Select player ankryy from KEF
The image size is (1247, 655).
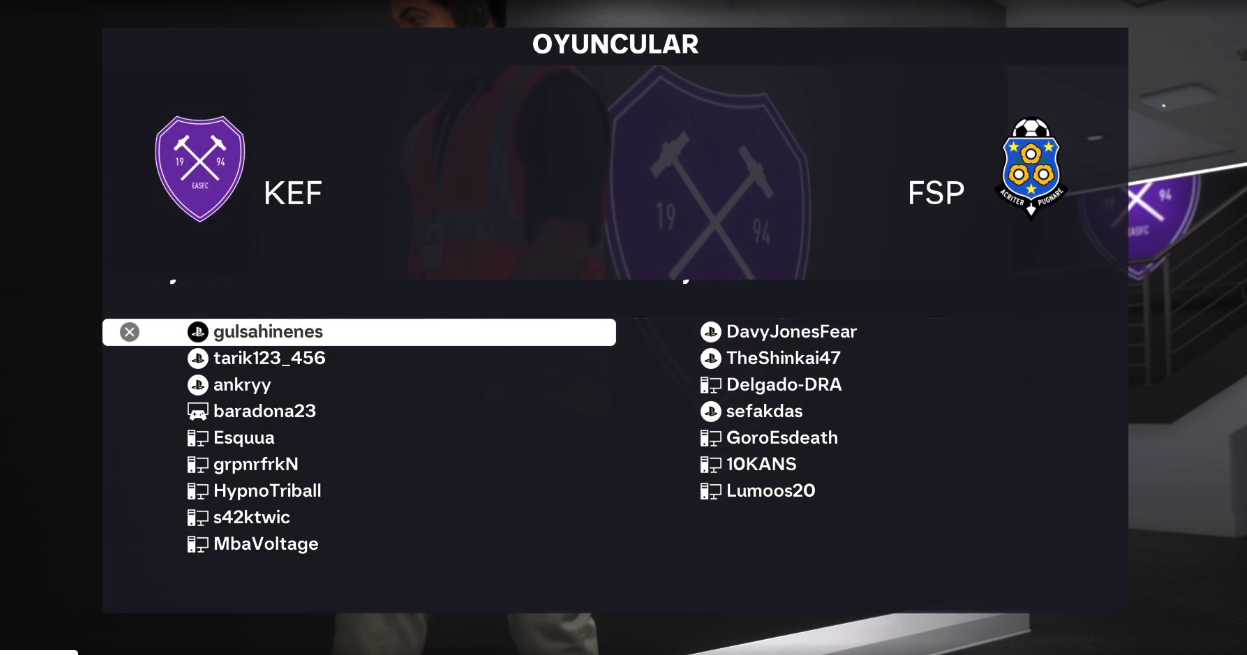click(x=242, y=385)
